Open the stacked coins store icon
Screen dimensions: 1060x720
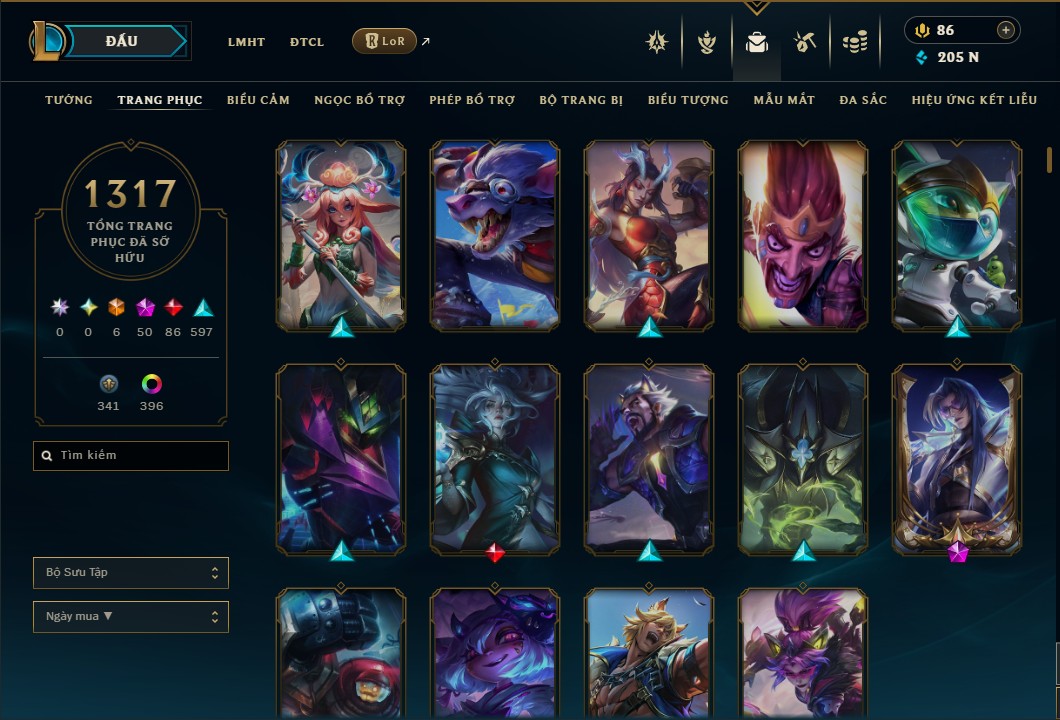click(x=854, y=42)
